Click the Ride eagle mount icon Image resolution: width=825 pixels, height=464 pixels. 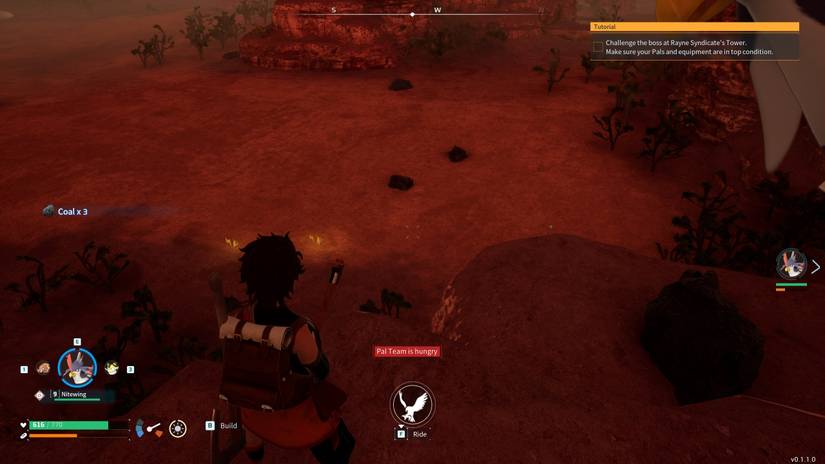click(412, 404)
